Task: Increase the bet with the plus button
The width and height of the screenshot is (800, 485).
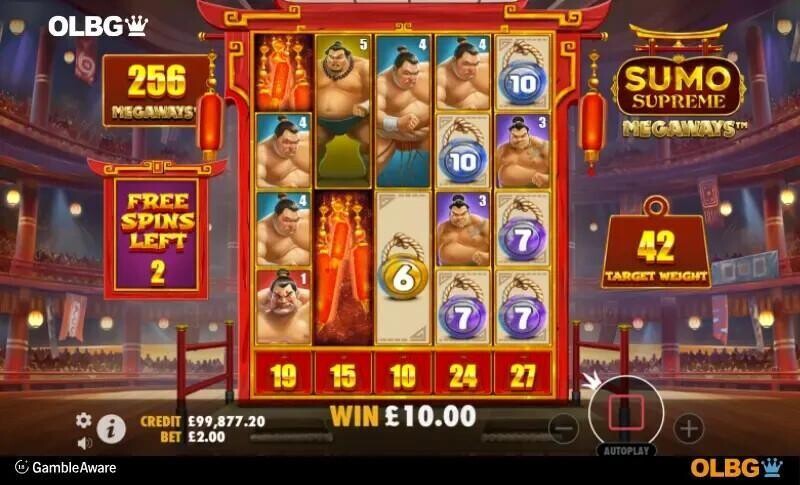Action: coord(688,429)
